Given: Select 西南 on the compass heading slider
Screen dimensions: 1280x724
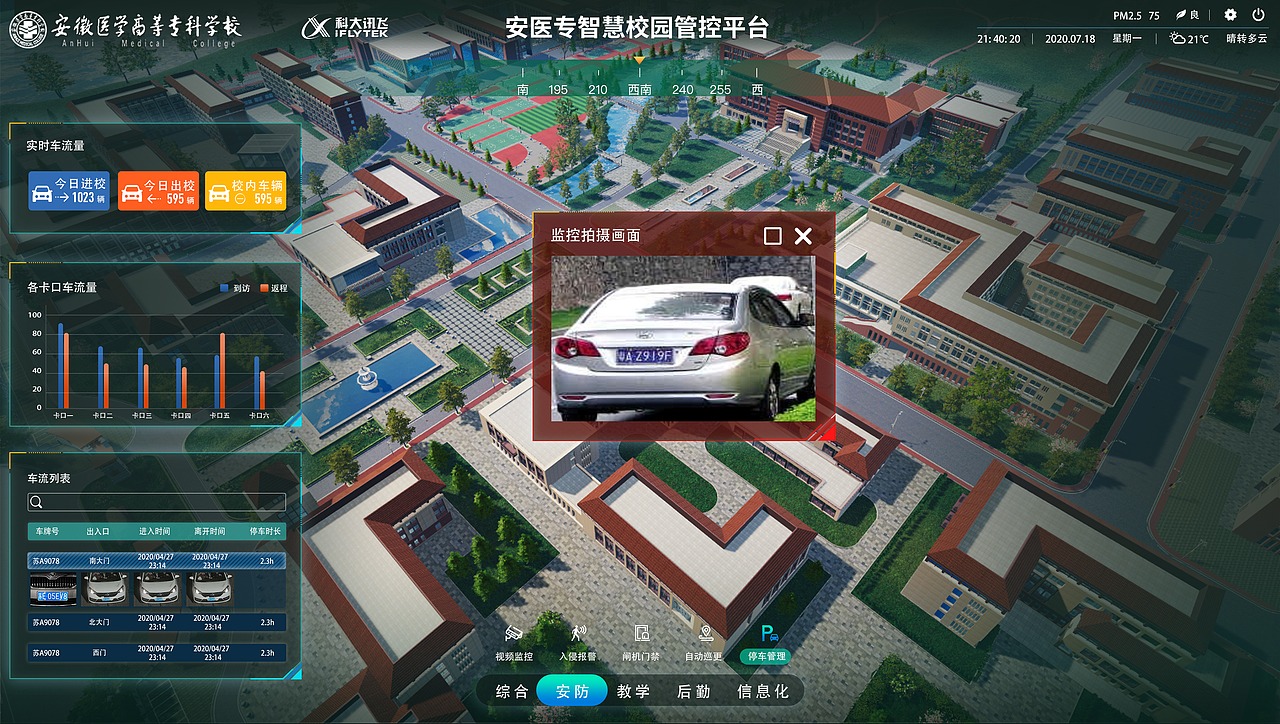Looking at the screenshot, I should click(x=640, y=89).
